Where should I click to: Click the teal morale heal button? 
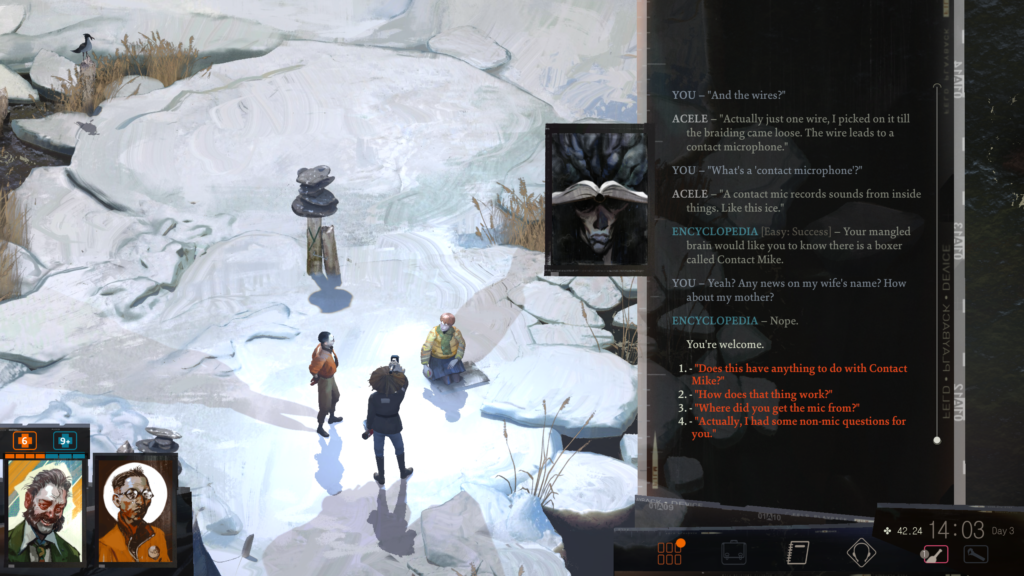pyautogui.click(x=65, y=440)
